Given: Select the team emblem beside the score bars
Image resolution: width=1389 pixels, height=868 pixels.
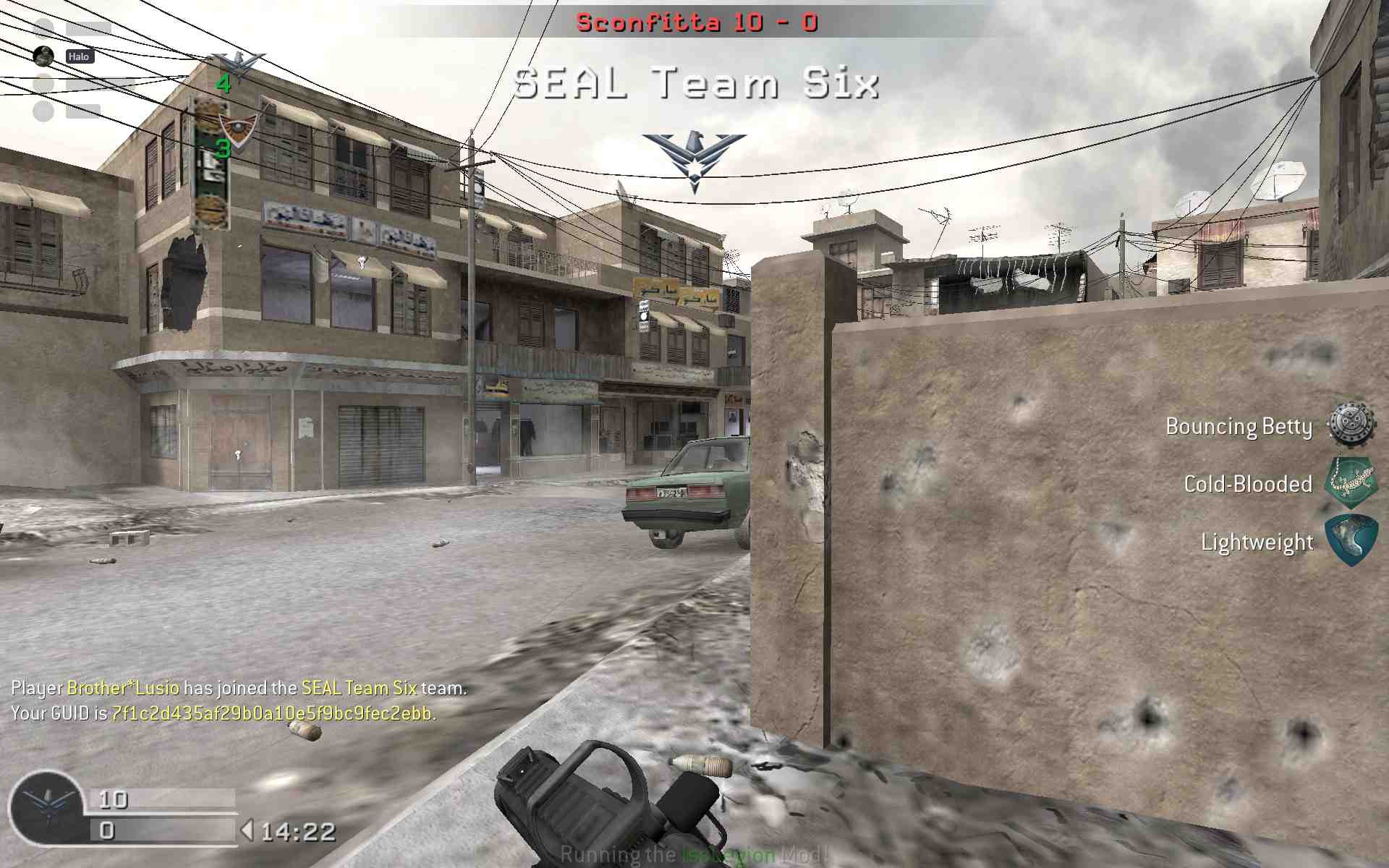Looking at the screenshot, I should [46, 808].
